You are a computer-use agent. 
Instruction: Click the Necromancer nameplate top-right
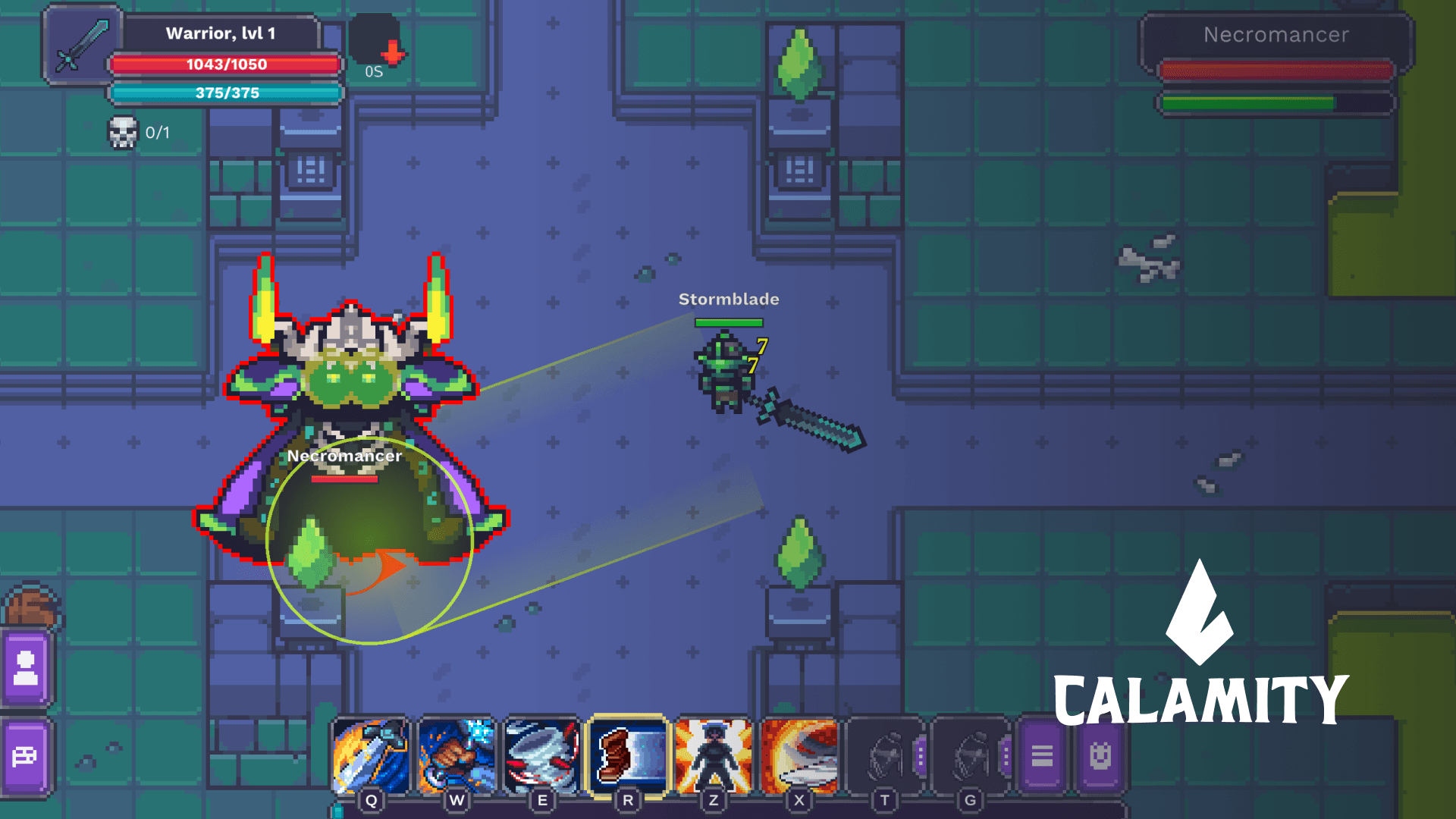[x=1276, y=35]
